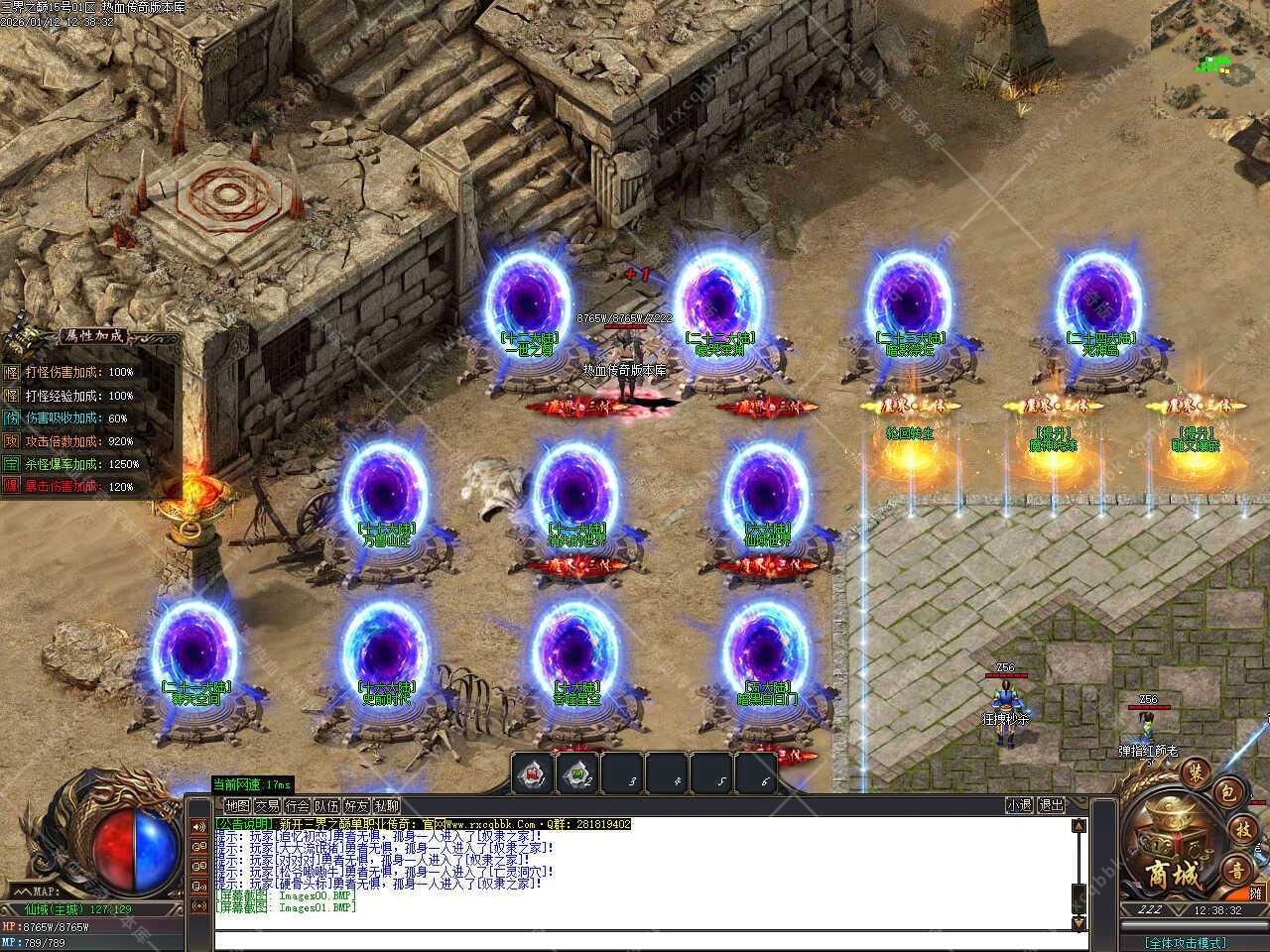Click the chat log scroll-down arrow
Screen dimensions: 1270x952
point(1079,923)
